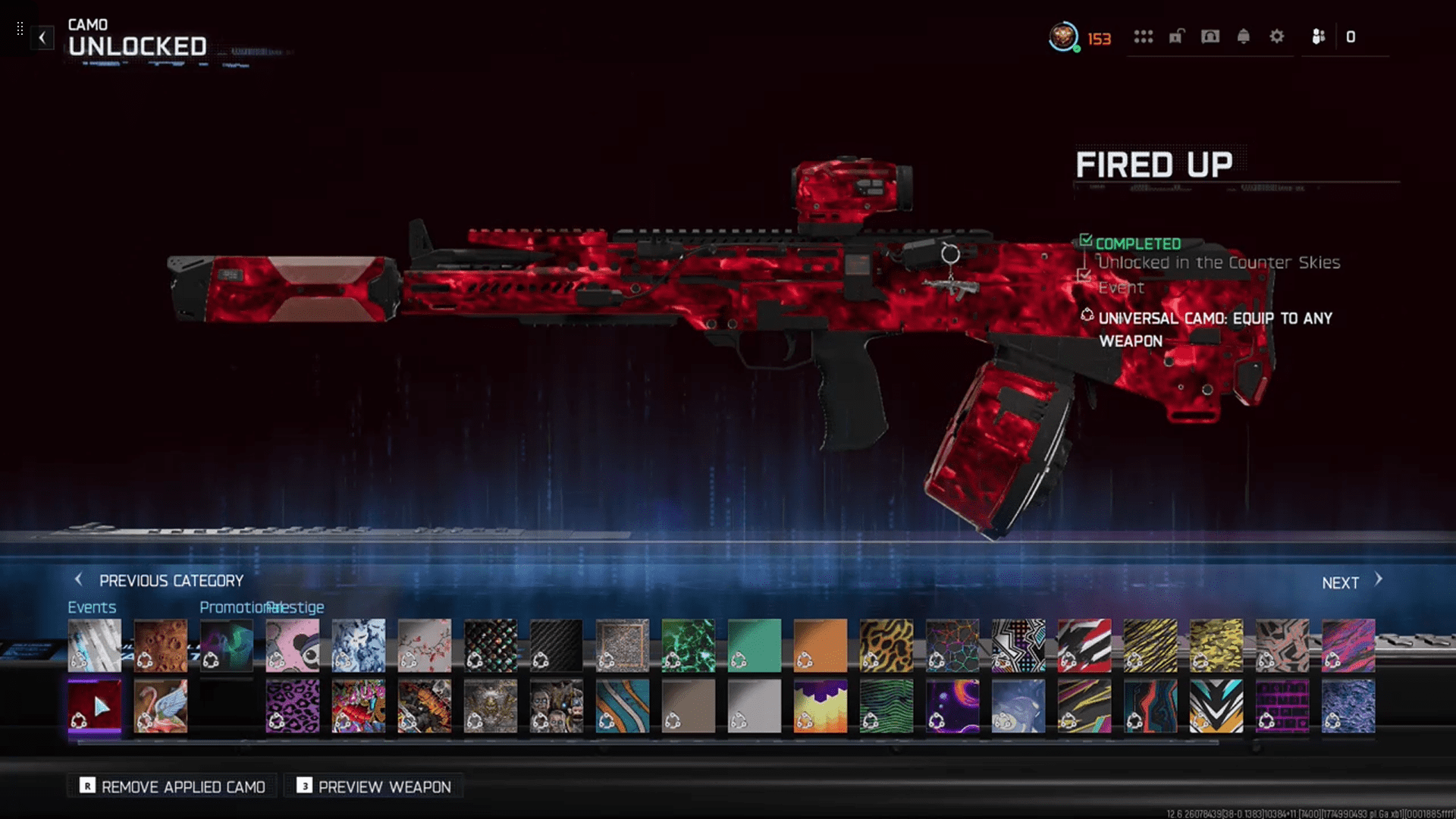Choose Preview Weapon

pyautogui.click(x=375, y=786)
